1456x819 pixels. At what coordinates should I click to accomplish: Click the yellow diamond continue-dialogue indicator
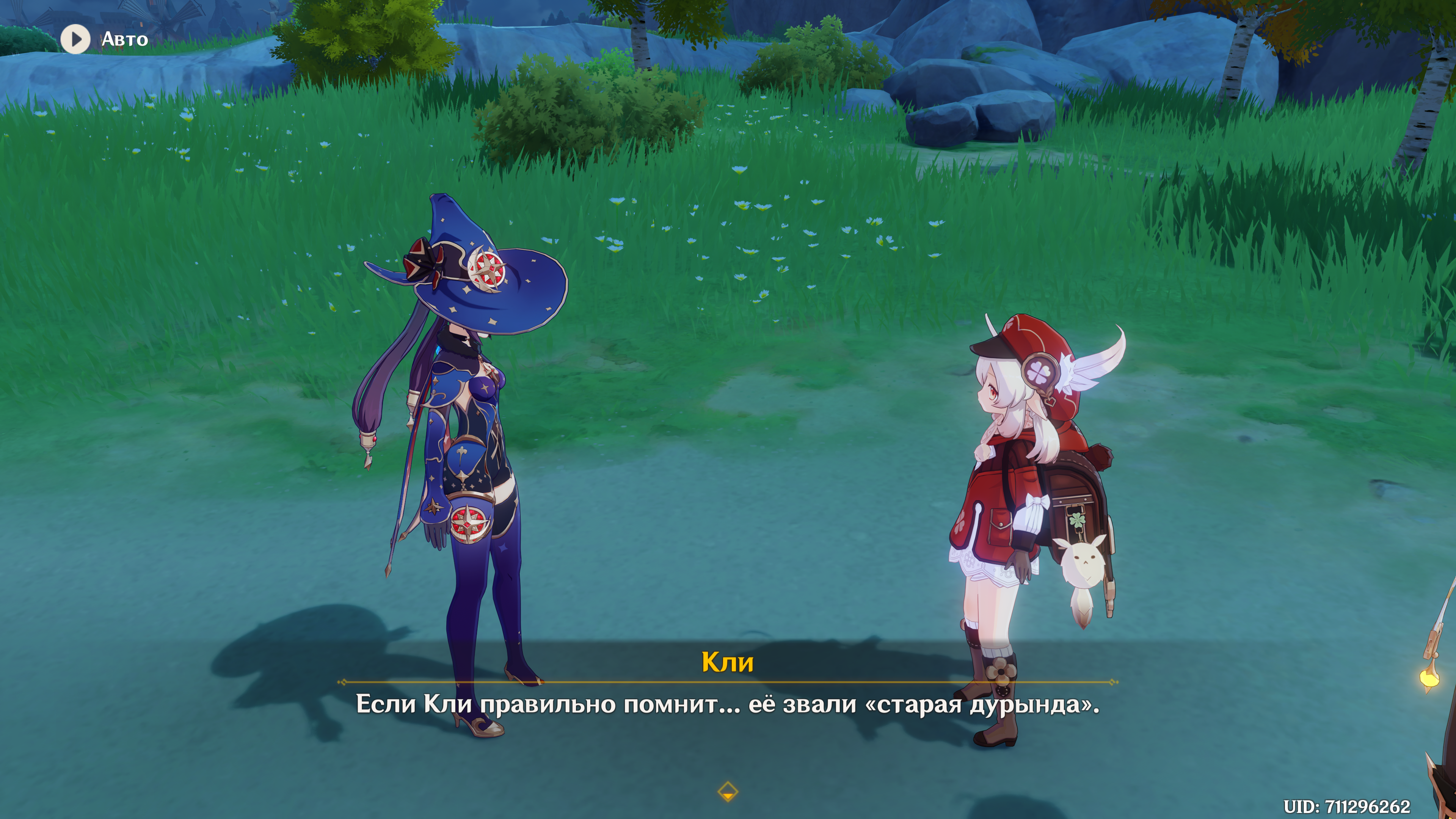(x=728, y=792)
